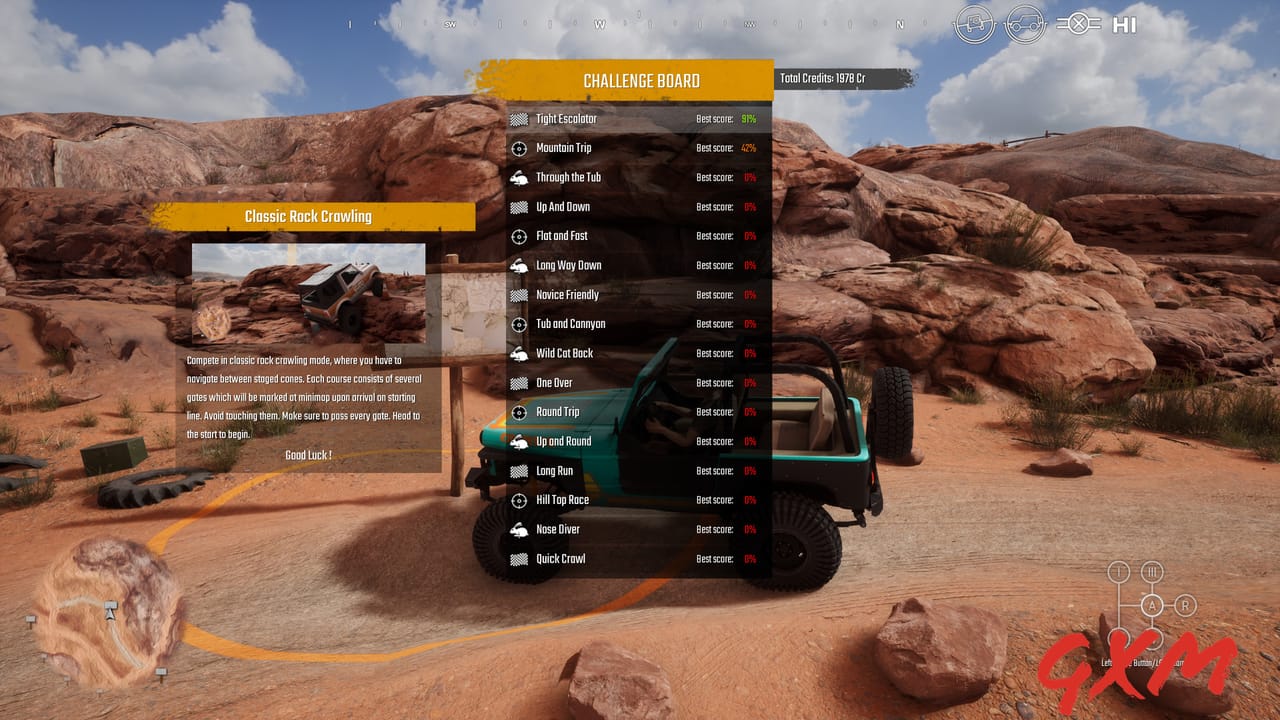Select the rabbit icon next to Nose Diver
1280x720 pixels.
pos(518,529)
